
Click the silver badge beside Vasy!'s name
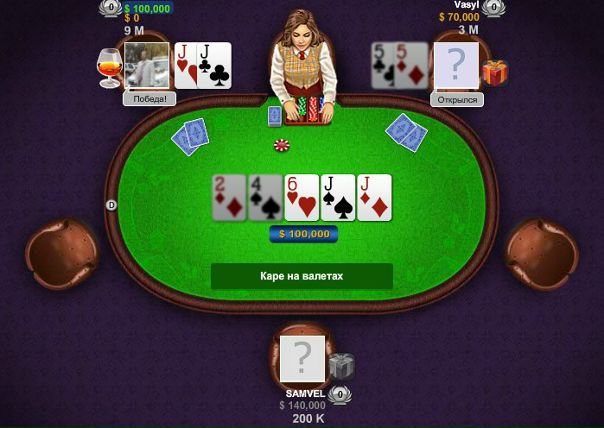pyautogui.click(x=492, y=8)
